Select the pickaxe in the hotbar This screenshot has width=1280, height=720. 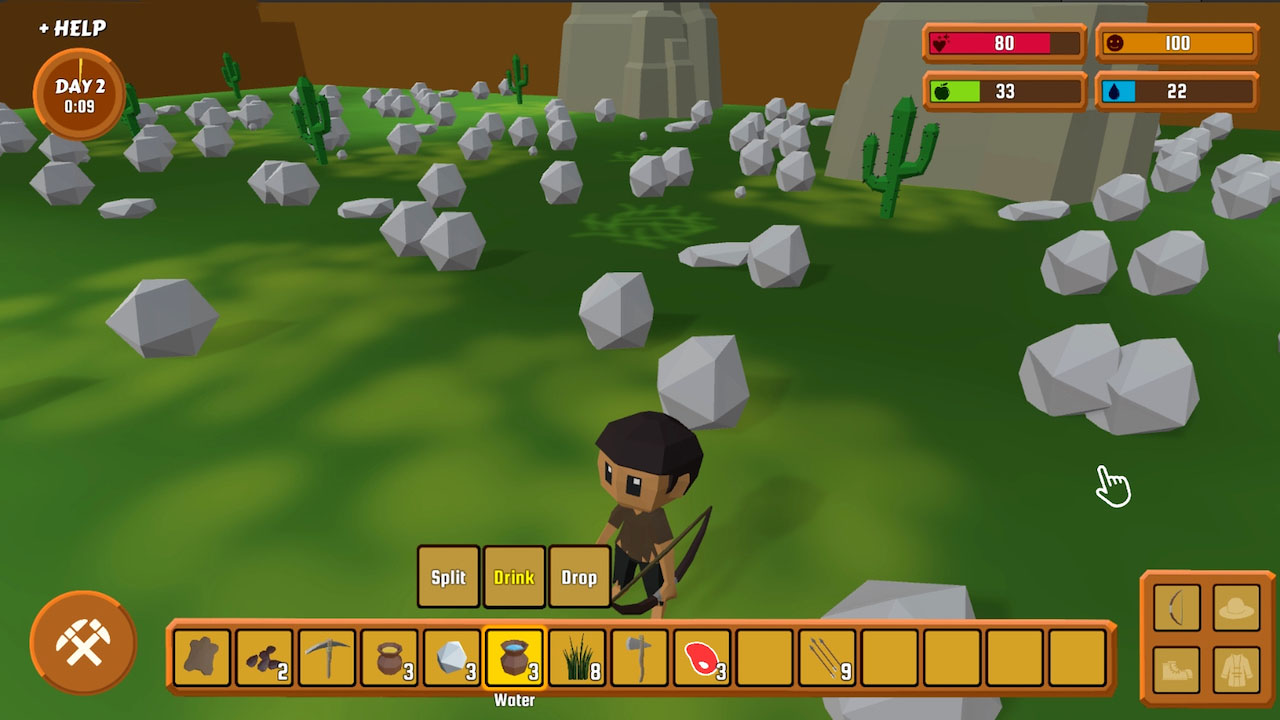(x=325, y=658)
